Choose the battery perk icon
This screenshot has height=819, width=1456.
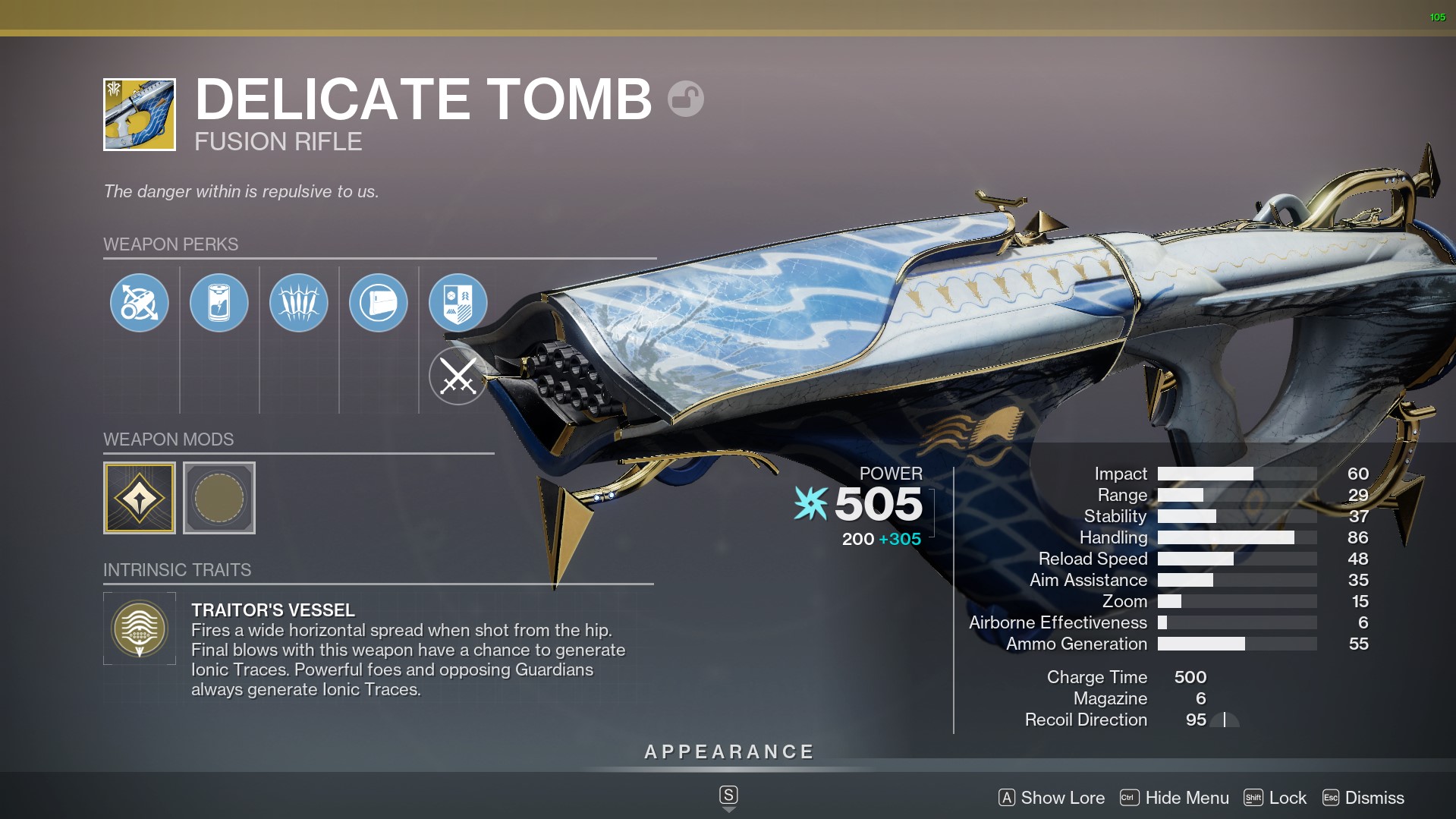219,303
